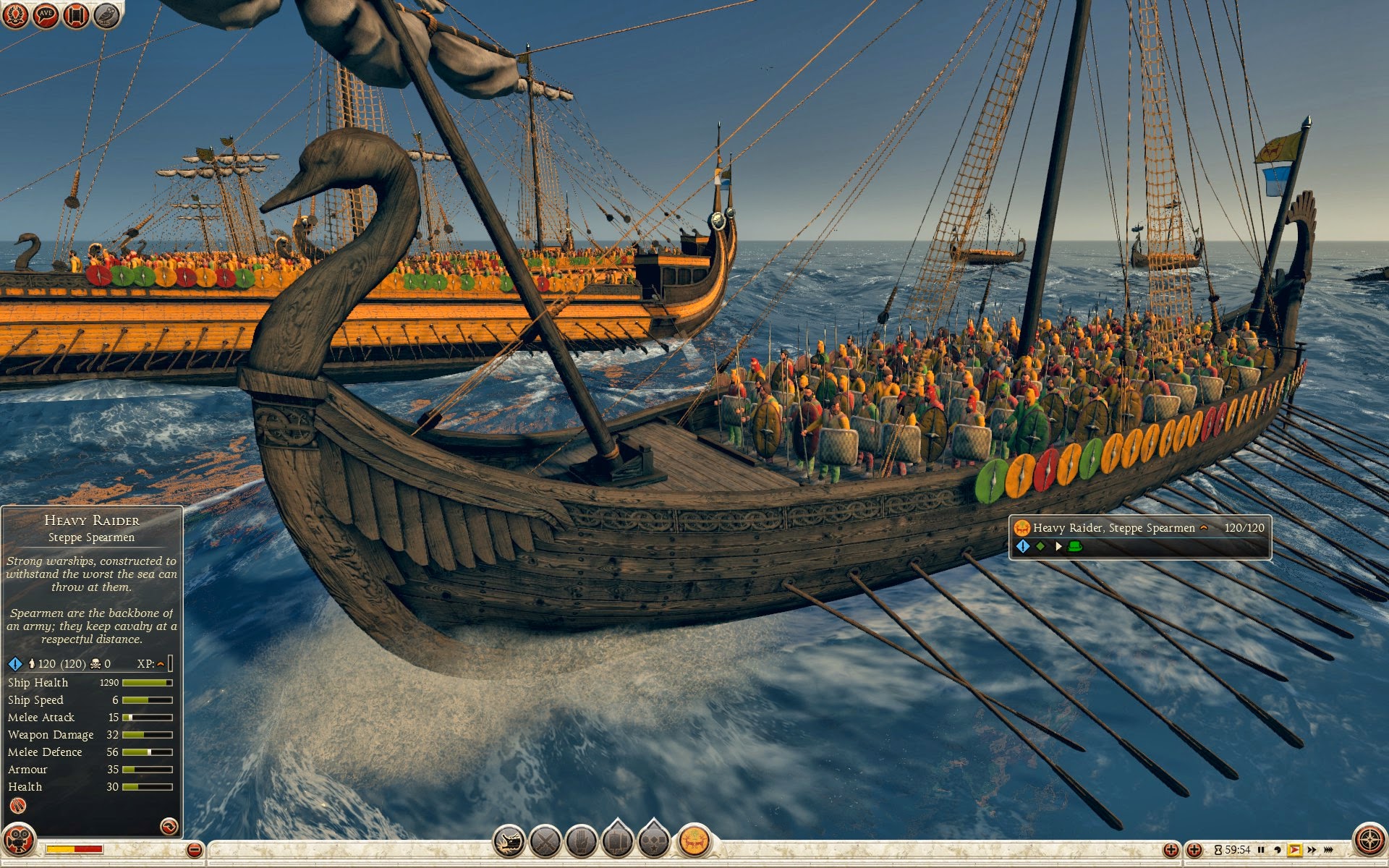
Task: Click the red minus button beside the balance bar
Action: 194,850
